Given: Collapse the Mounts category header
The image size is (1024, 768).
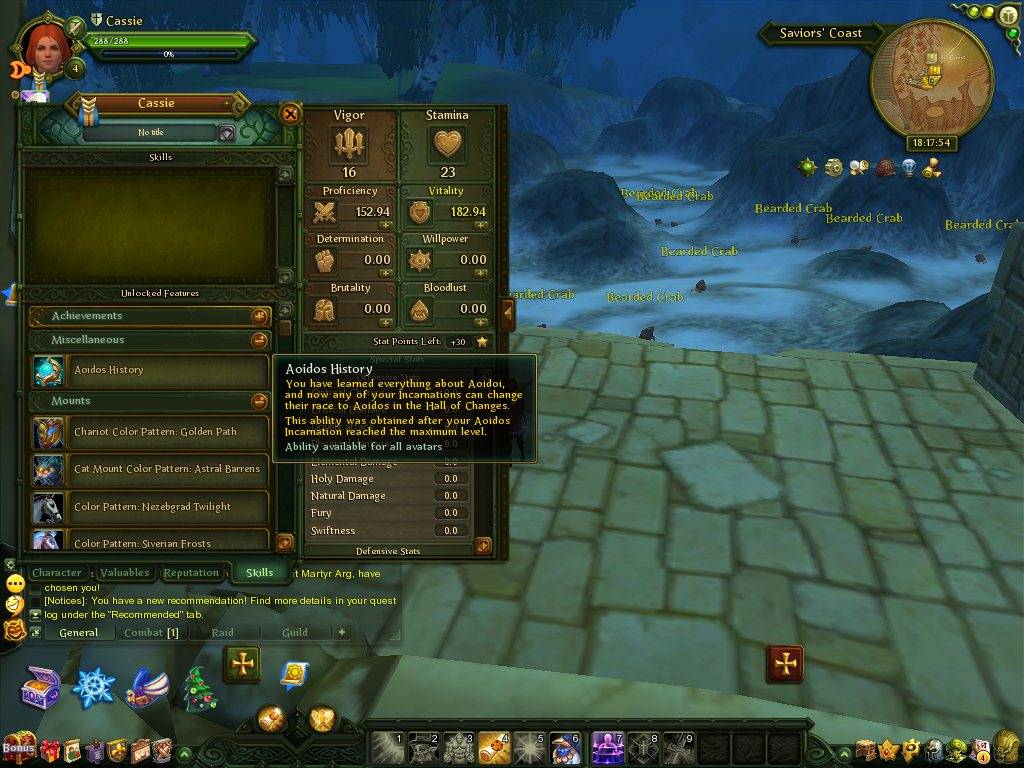Looking at the screenshot, I should tap(259, 401).
